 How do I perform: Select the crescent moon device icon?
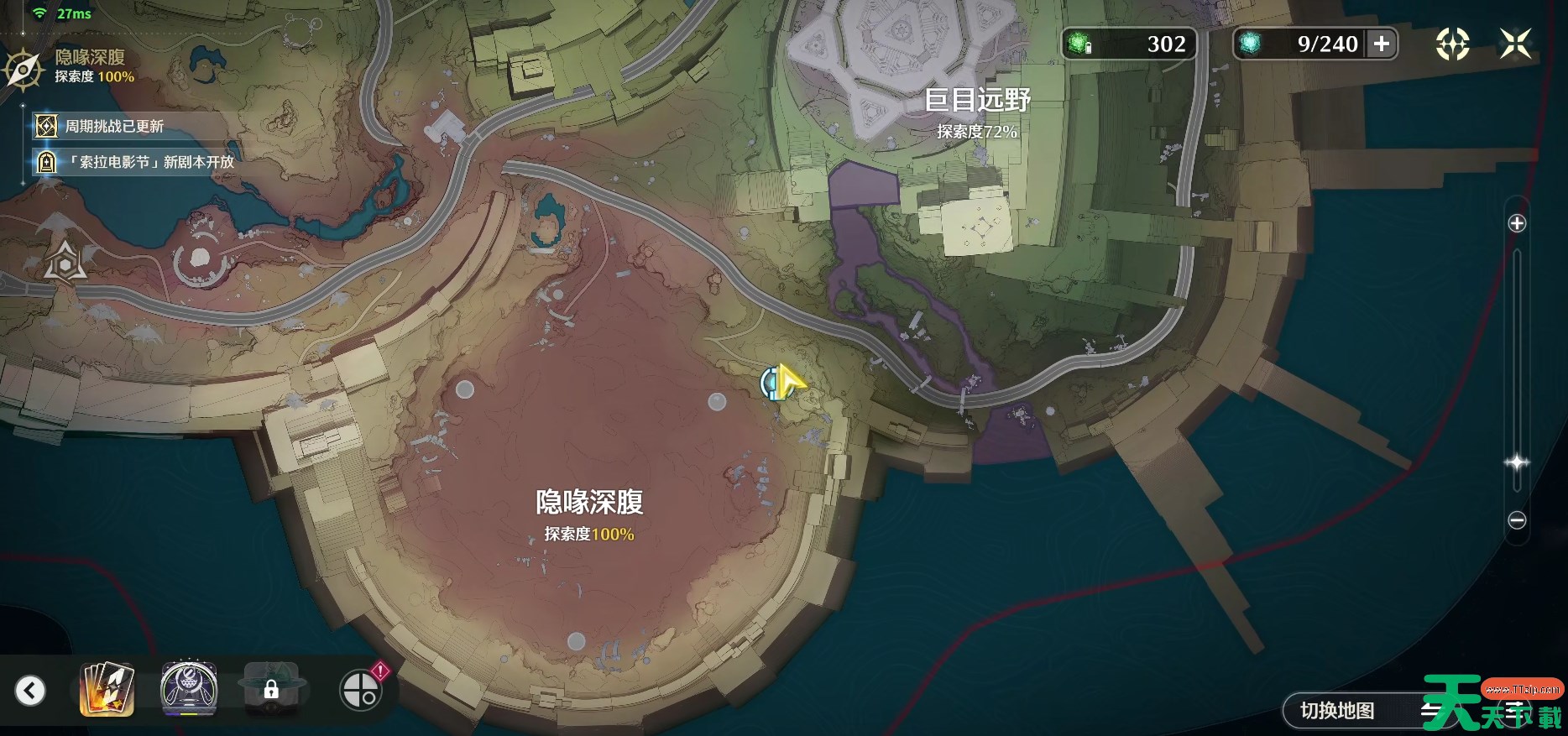[189, 690]
